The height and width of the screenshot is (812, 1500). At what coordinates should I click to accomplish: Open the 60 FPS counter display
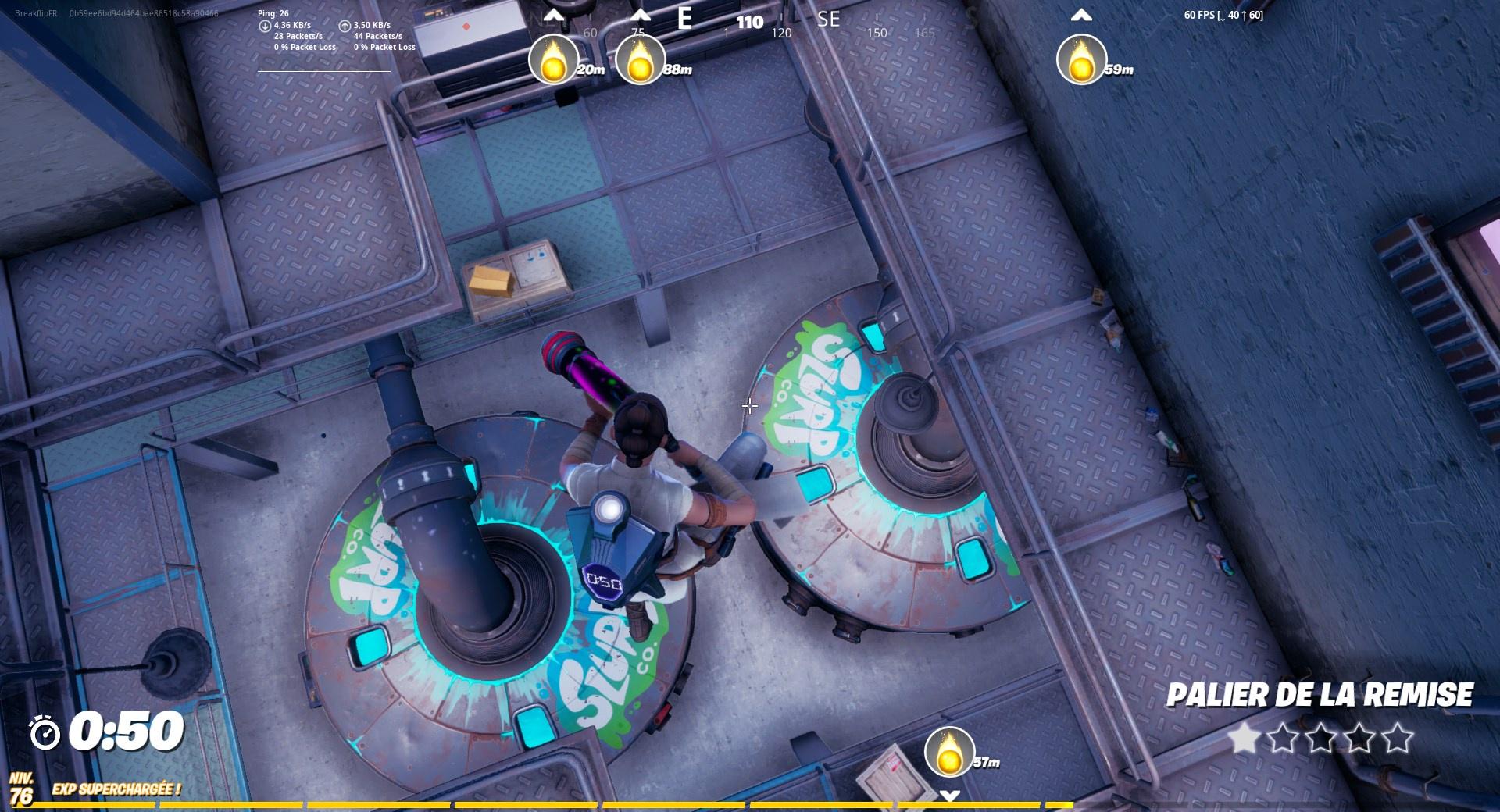(x=1223, y=14)
